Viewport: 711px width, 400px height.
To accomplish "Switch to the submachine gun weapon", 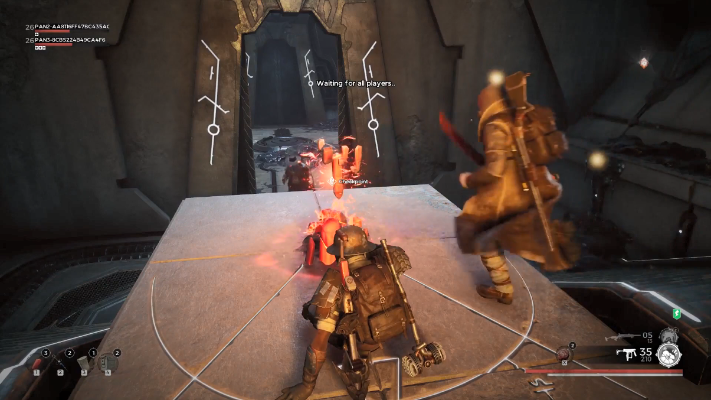I will coord(629,353).
